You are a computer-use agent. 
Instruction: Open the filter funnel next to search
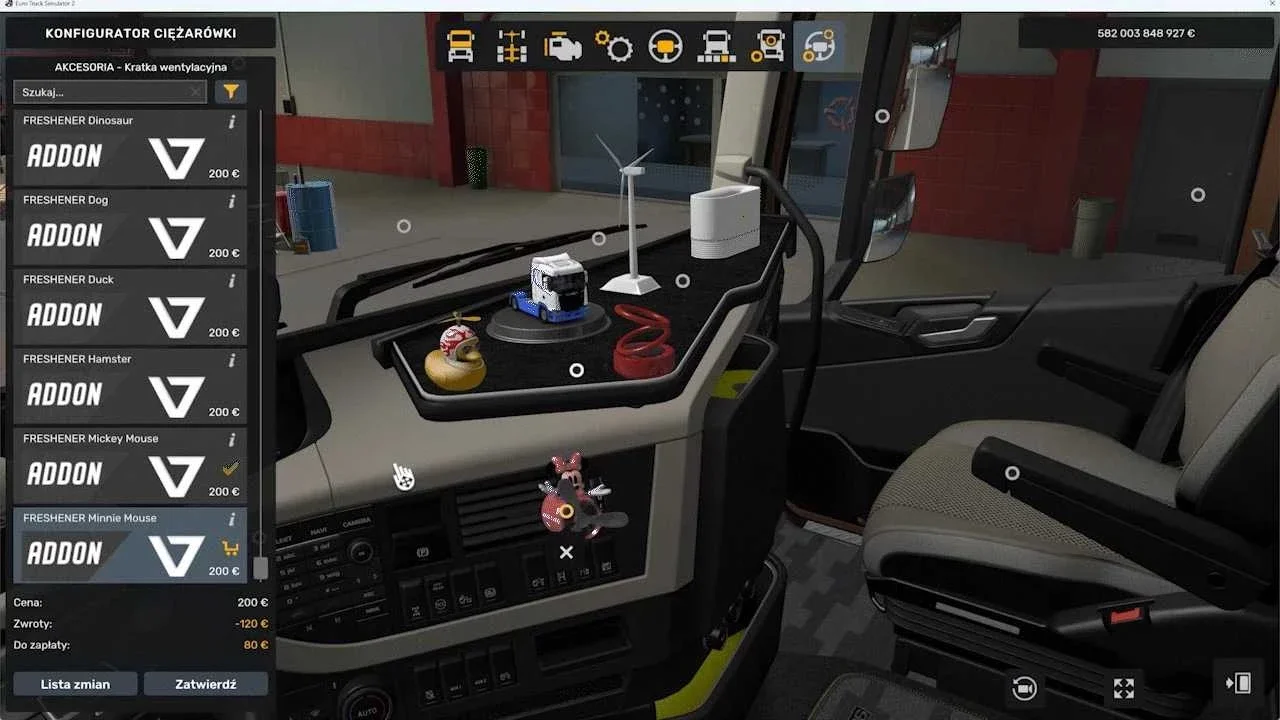pyautogui.click(x=230, y=91)
